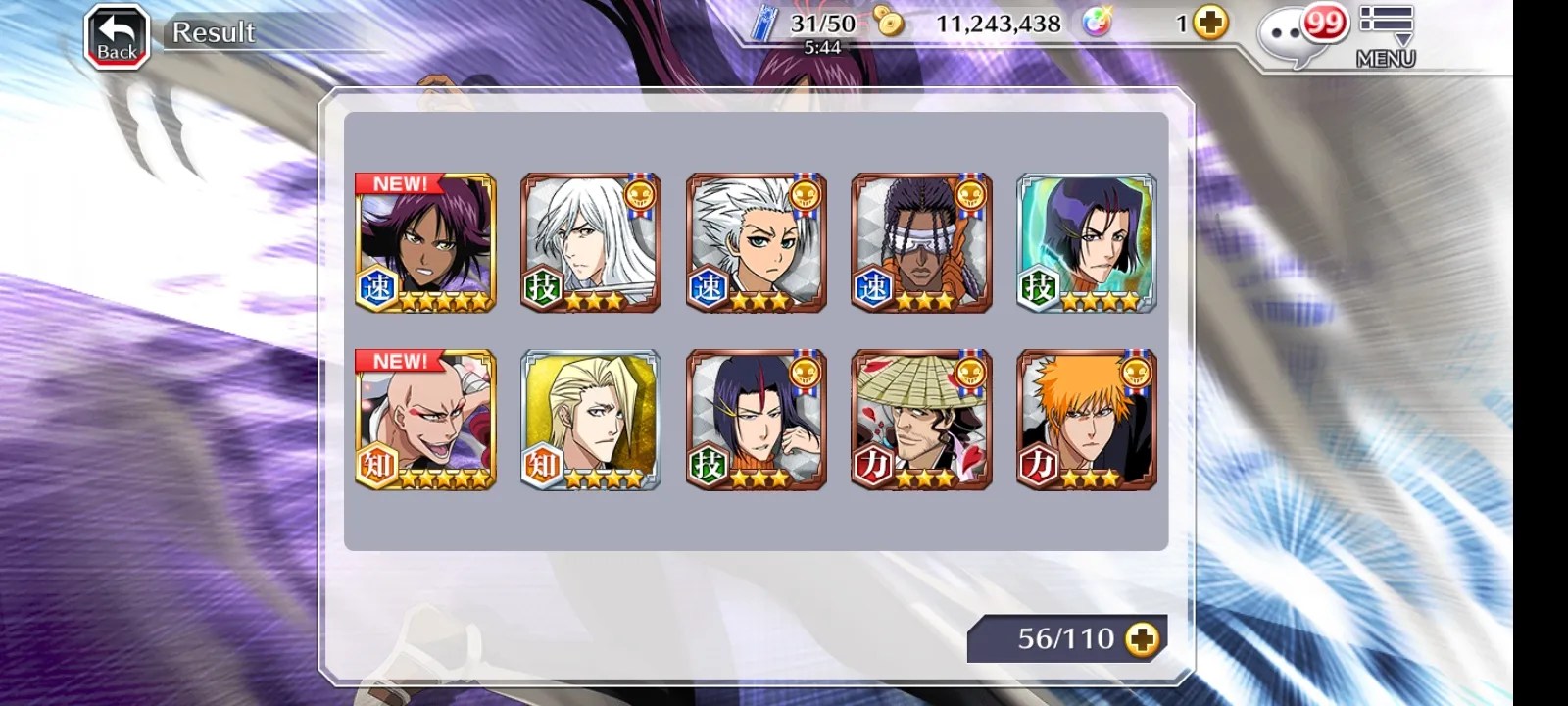The width and height of the screenshot is (1568, 706).
Task: Open the blond four-star gold-background card
Action: click(x=591, y=419)
